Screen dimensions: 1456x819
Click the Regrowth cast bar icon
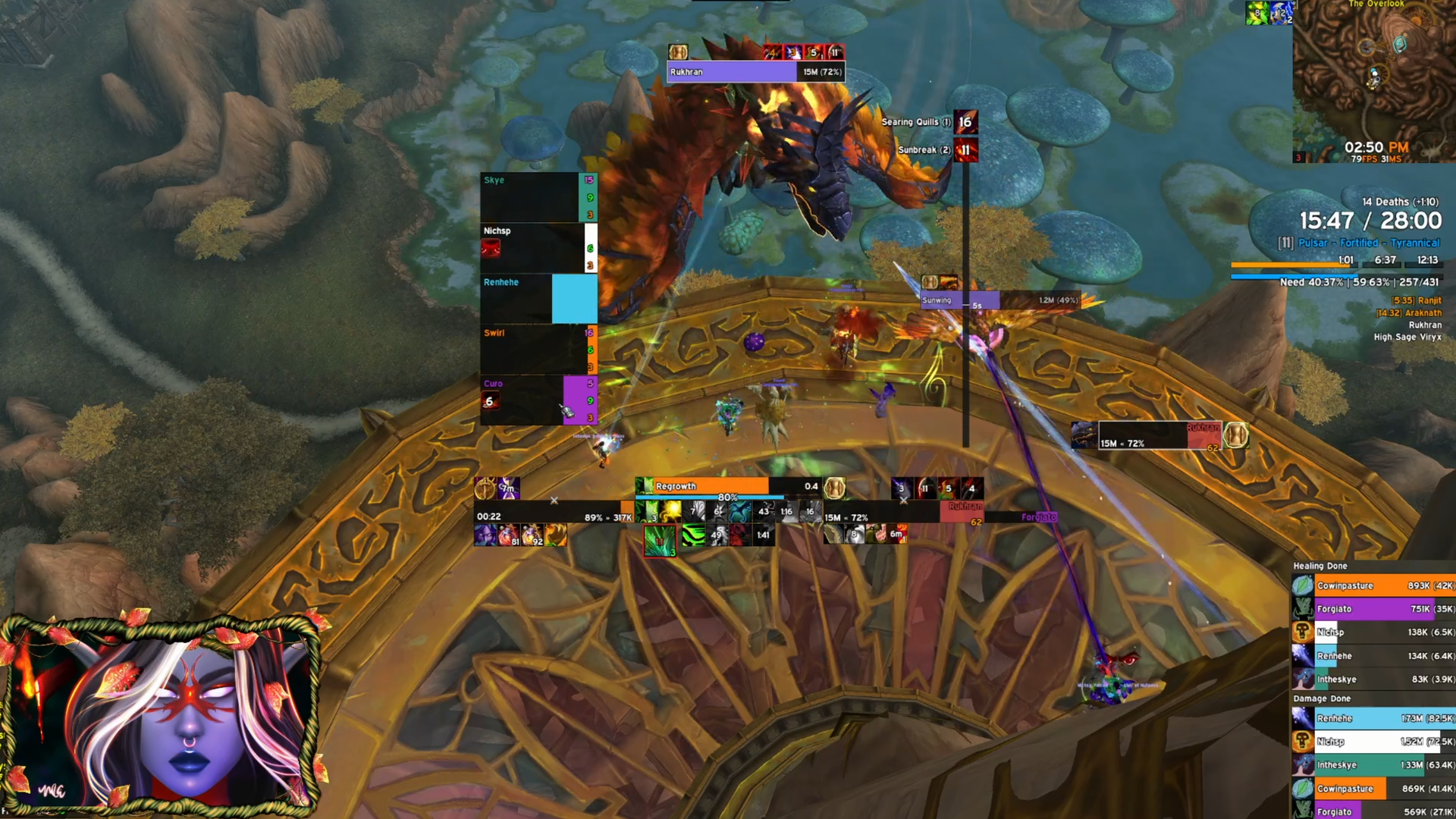tap(645, 486)
